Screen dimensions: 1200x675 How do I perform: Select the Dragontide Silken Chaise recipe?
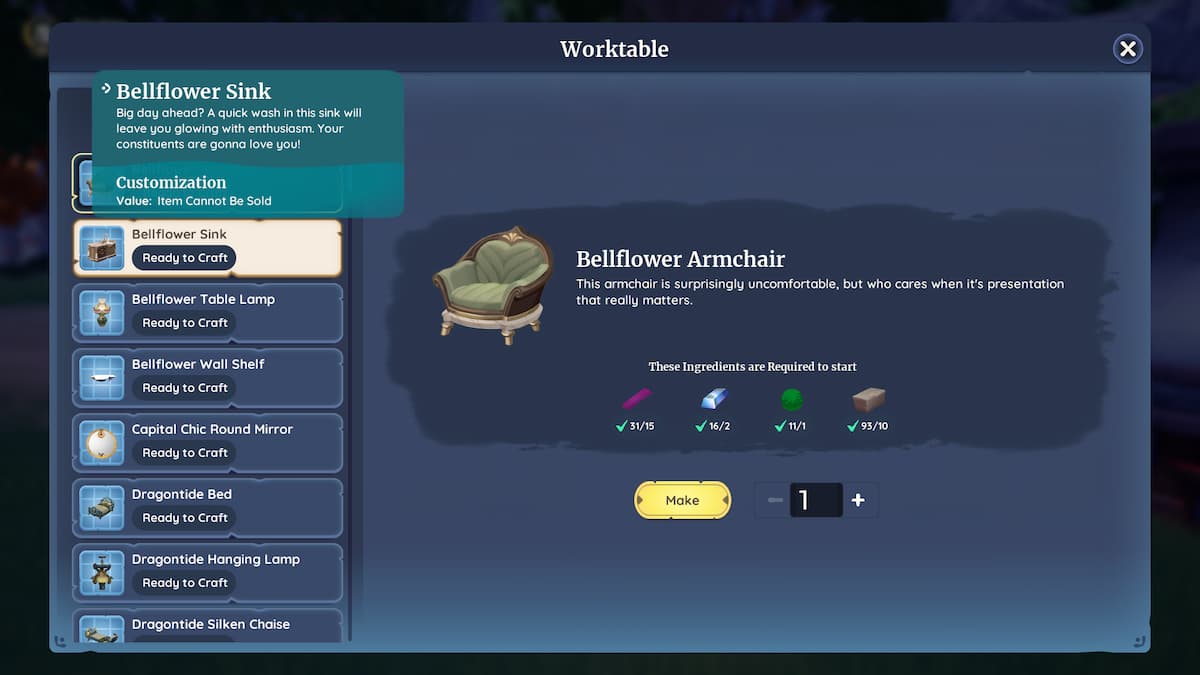(207, 627)
